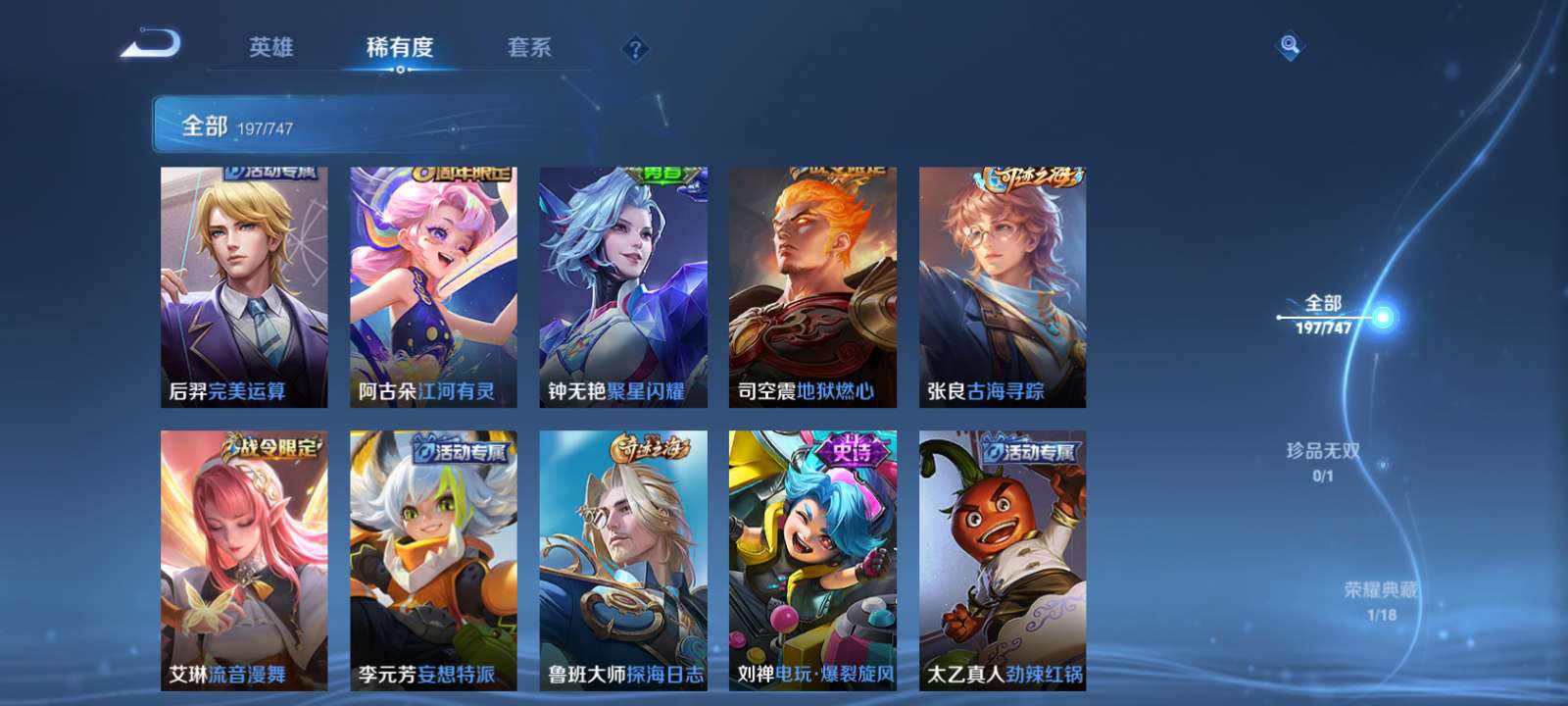Select the 后羿 完美运算 skin card
This screenshot has height=706, width=1568.
coord(244,286)
